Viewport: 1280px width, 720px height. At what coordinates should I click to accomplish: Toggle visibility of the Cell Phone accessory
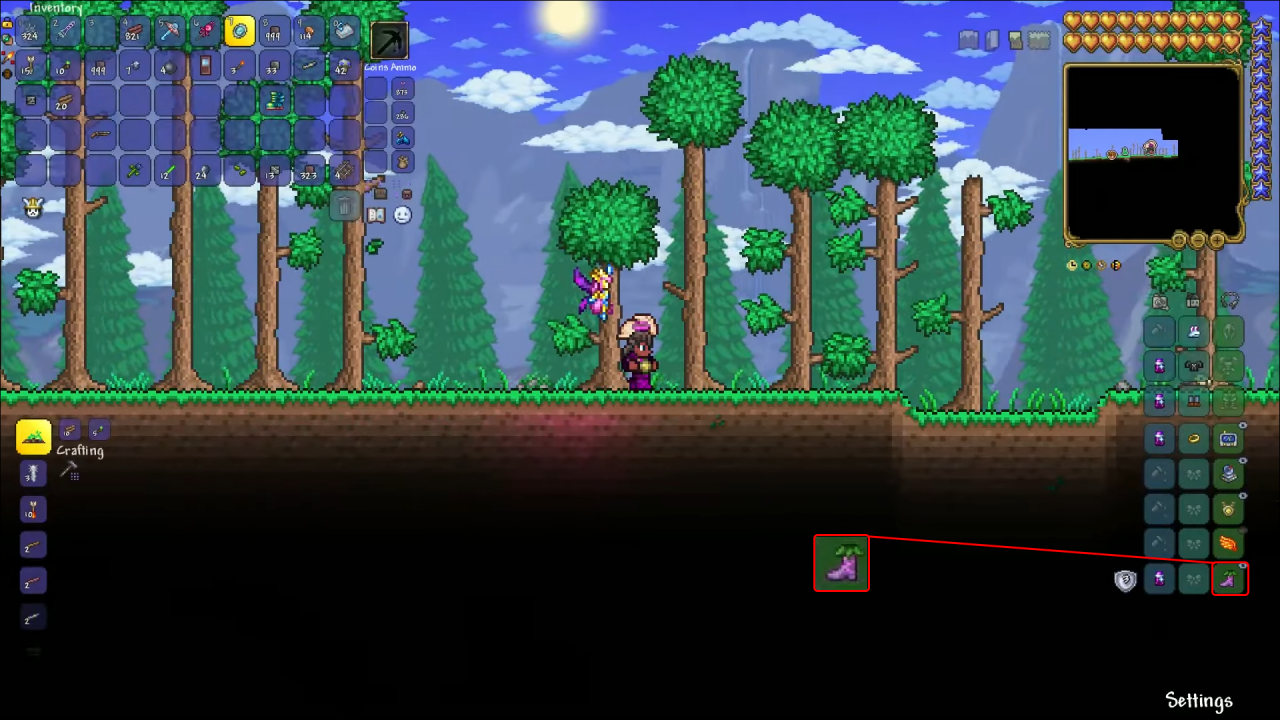(x=1242, y=424)
